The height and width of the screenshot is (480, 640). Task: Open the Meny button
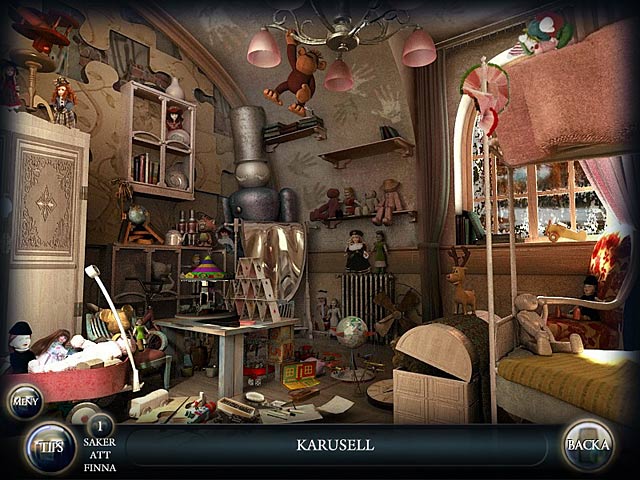[25, 403]
